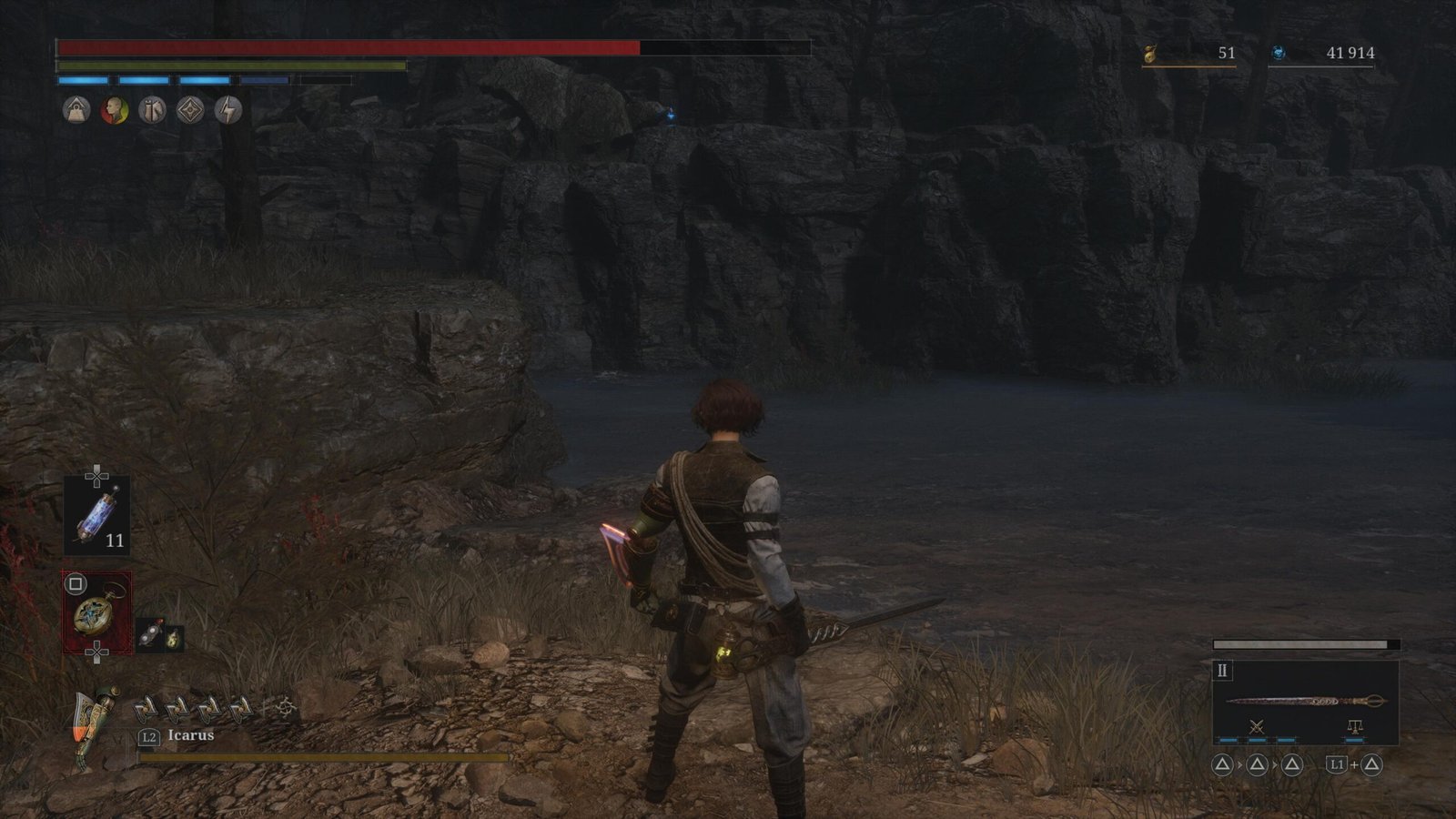Choose the small yellow flask item

tap(172, 638)
